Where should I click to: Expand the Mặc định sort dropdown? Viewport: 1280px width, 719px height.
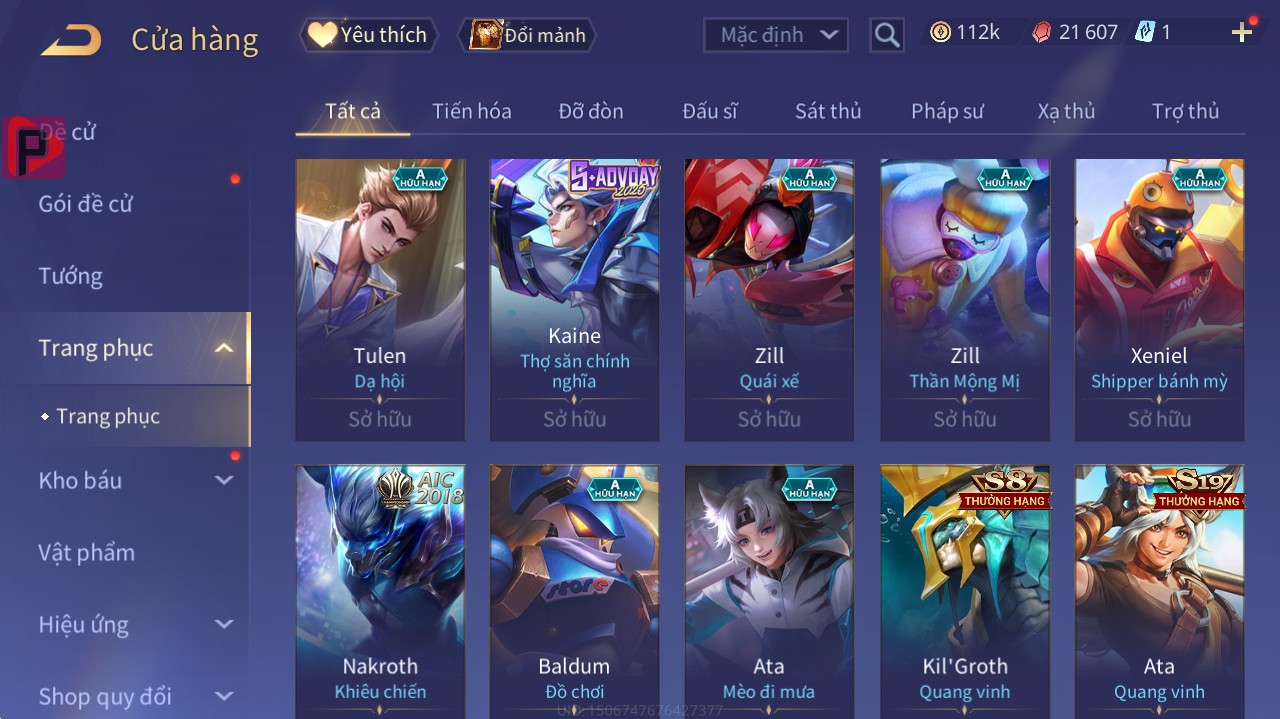tap(776, 35)
